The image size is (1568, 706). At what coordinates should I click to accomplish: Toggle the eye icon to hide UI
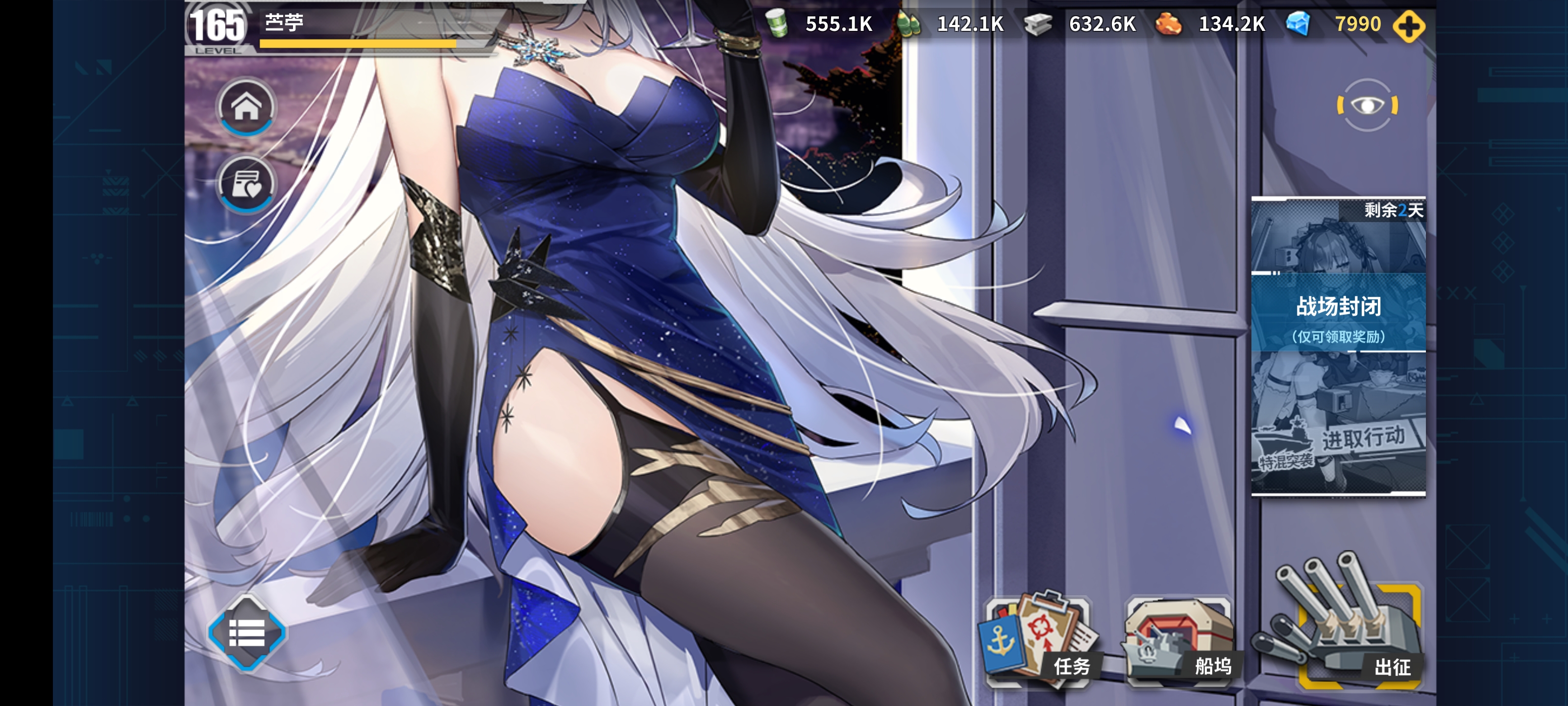pos(1367,105)
